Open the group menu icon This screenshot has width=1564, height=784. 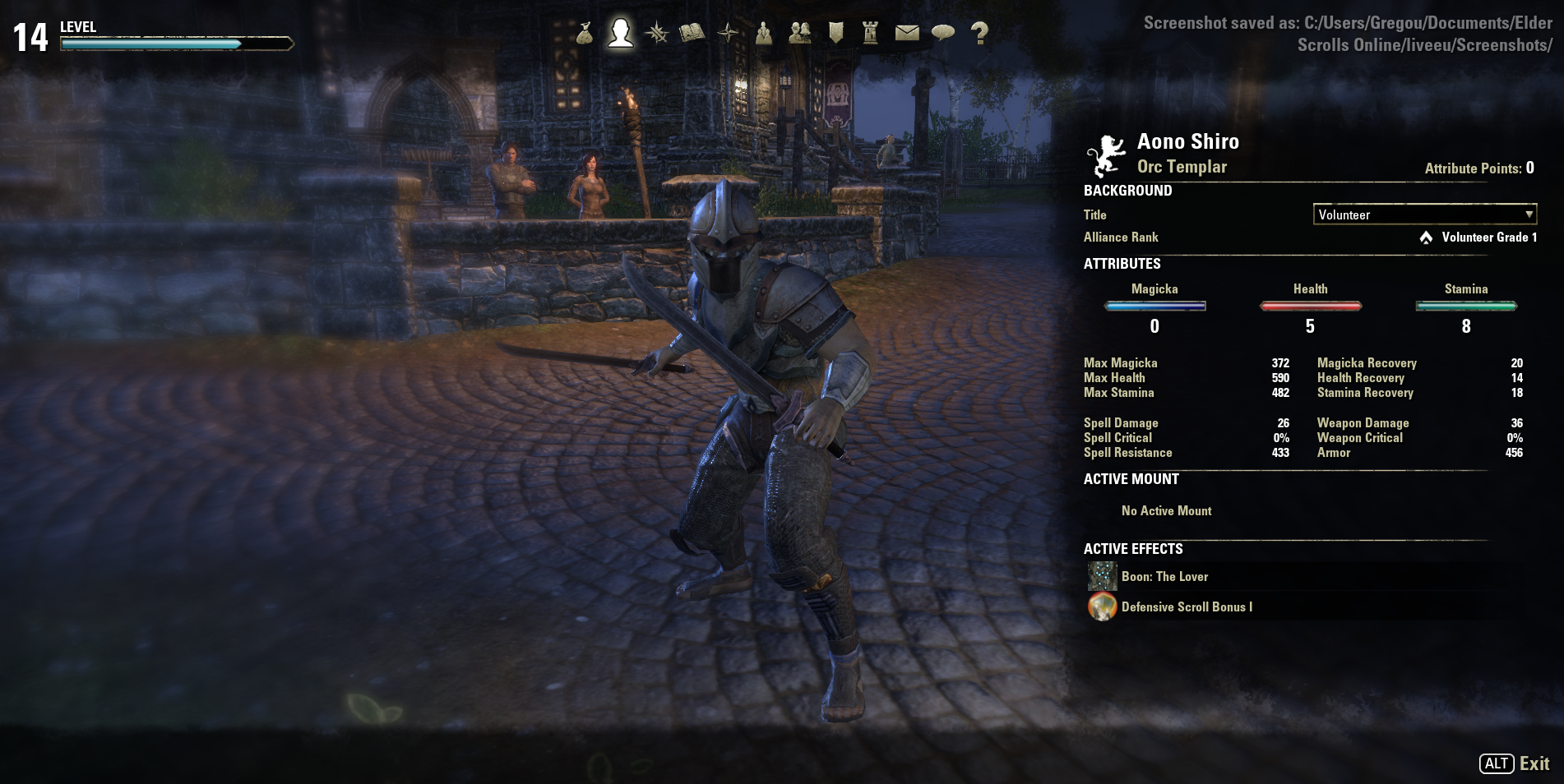(764, 33)
